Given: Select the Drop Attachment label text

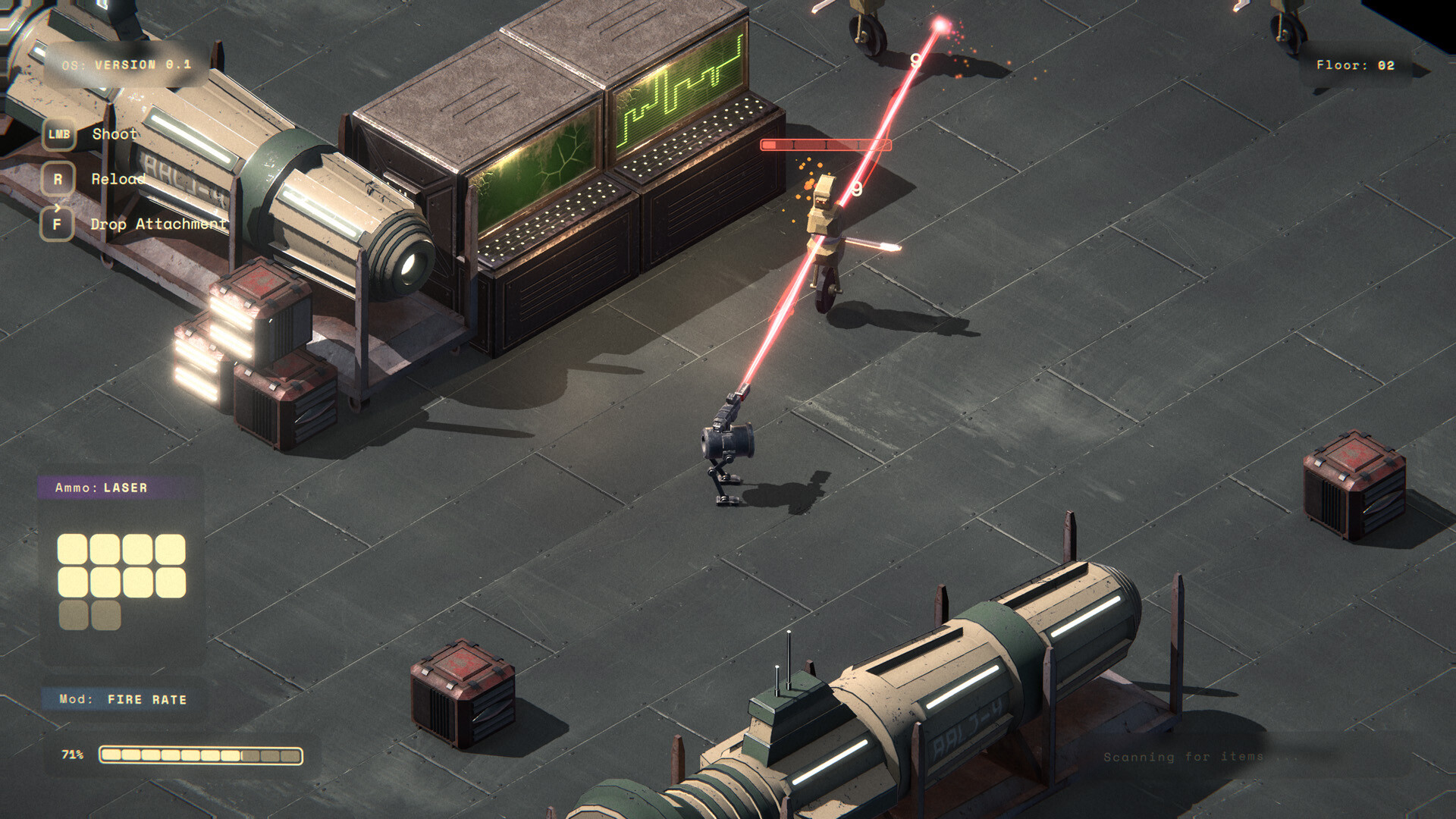Looking at the screenshot, I should 158,224.
